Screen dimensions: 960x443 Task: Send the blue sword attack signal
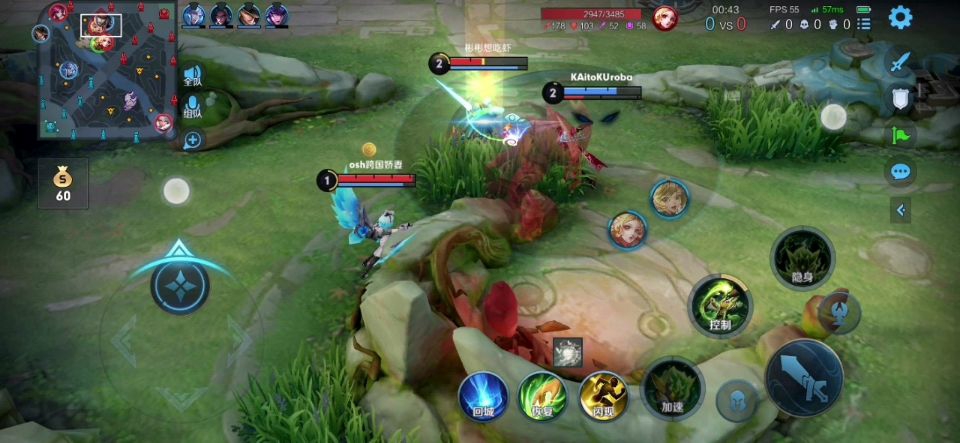(x=901, y=62)
